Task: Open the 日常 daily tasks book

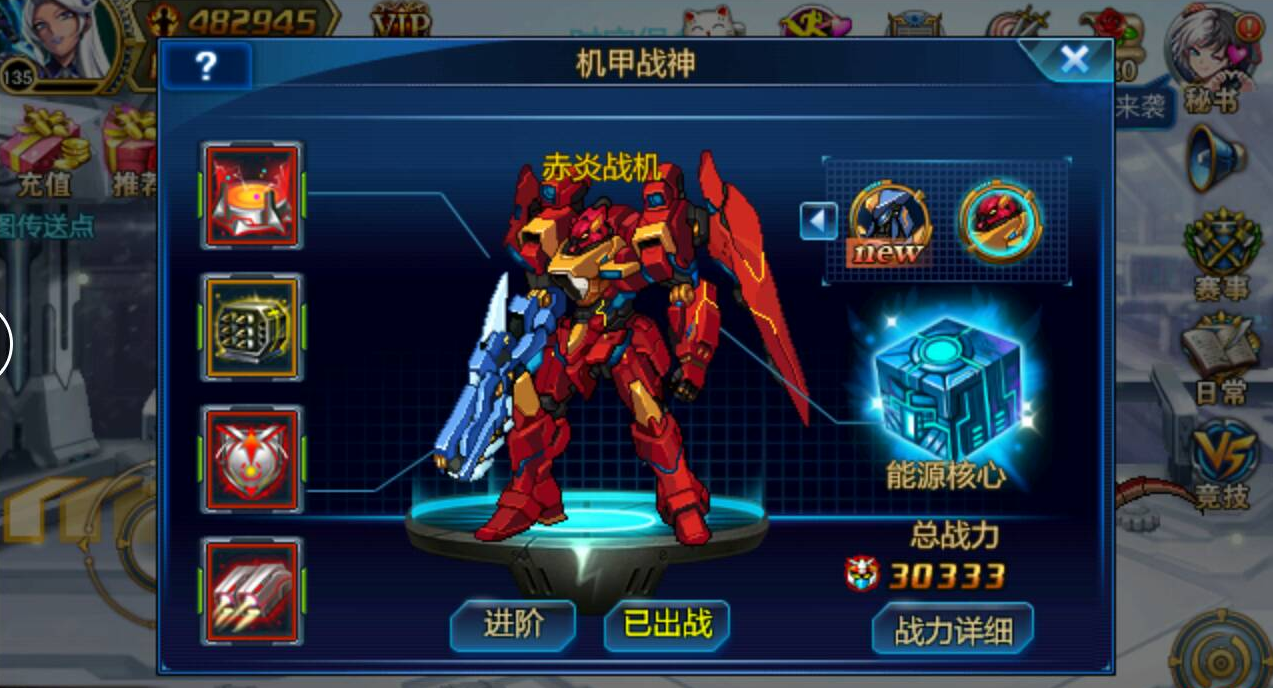Action: [1219, 356]
